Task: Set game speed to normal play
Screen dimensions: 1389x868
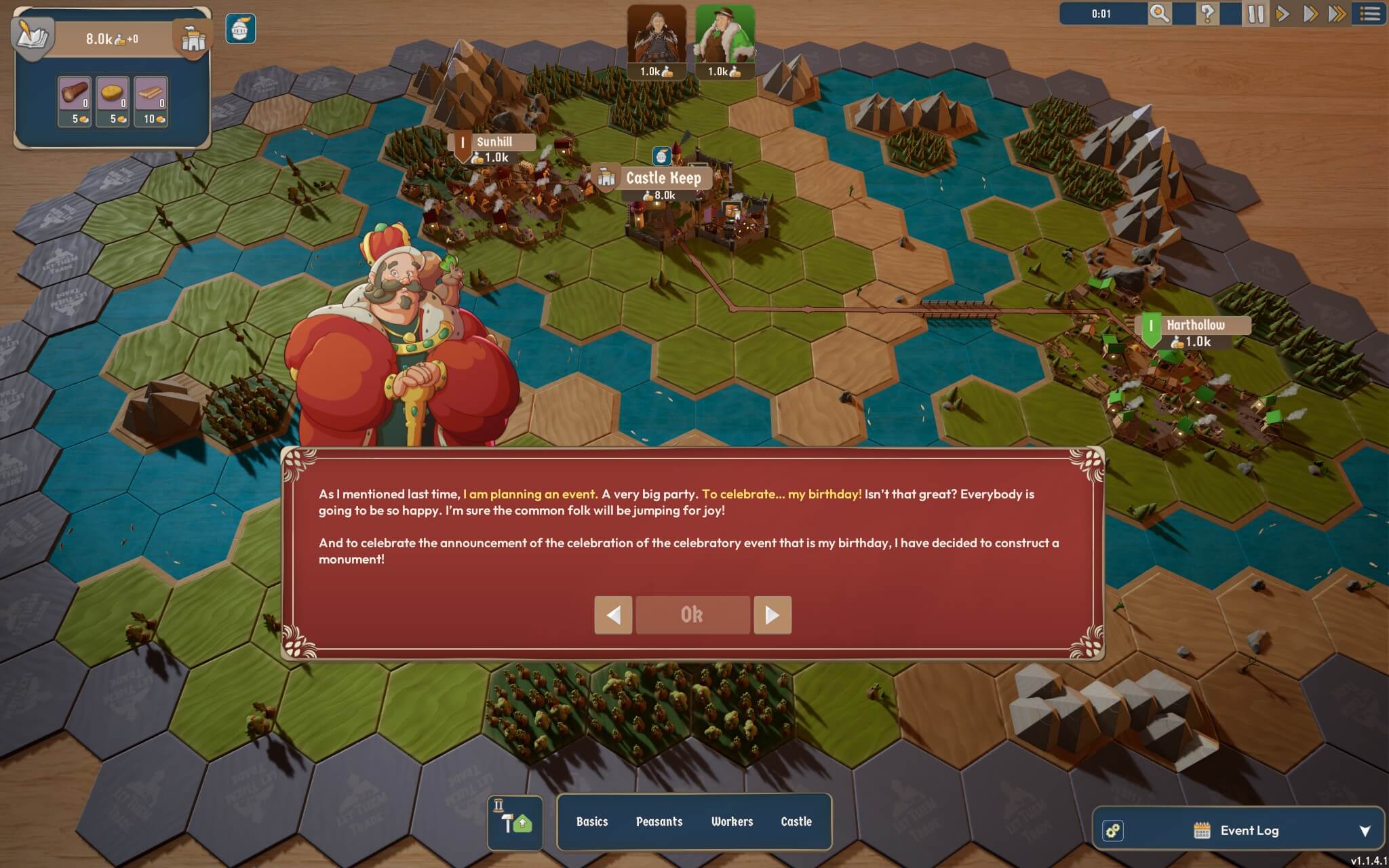Action: (1283, 14)
